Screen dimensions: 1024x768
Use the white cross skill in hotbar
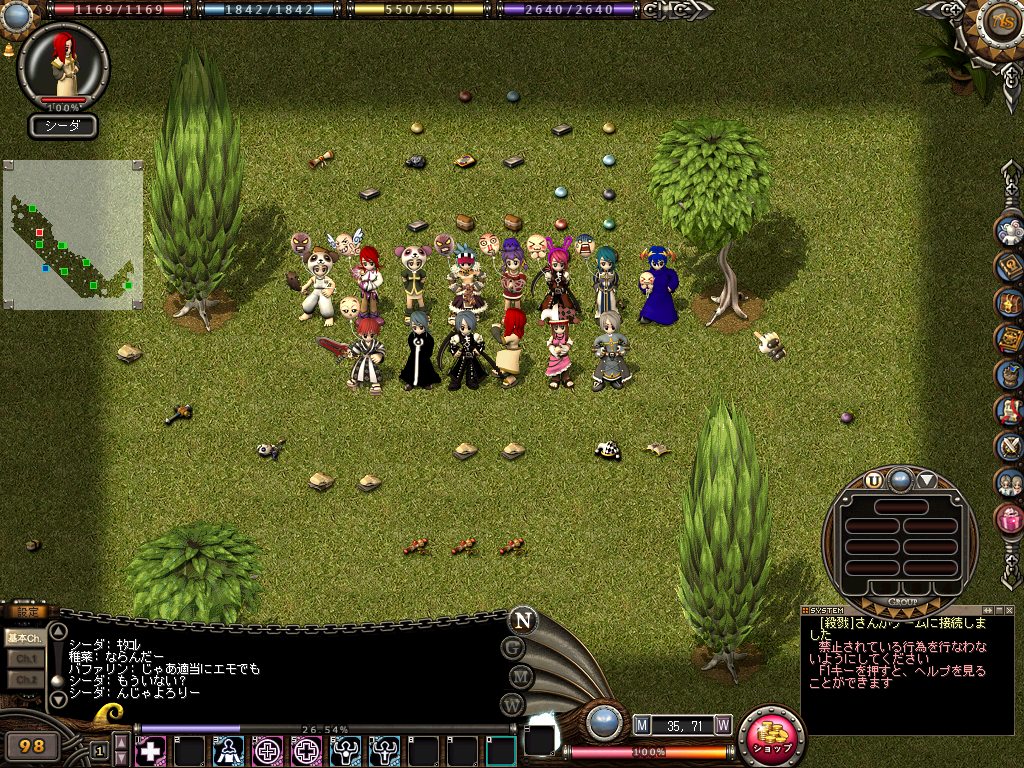coord(151,750)
